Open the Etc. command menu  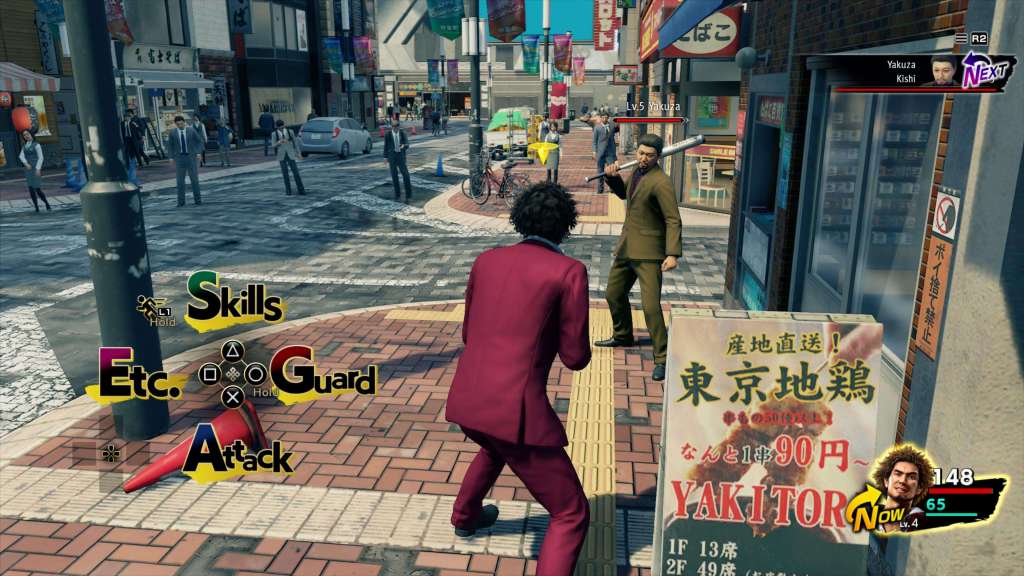pyautogui.click(x=140, y=377)
